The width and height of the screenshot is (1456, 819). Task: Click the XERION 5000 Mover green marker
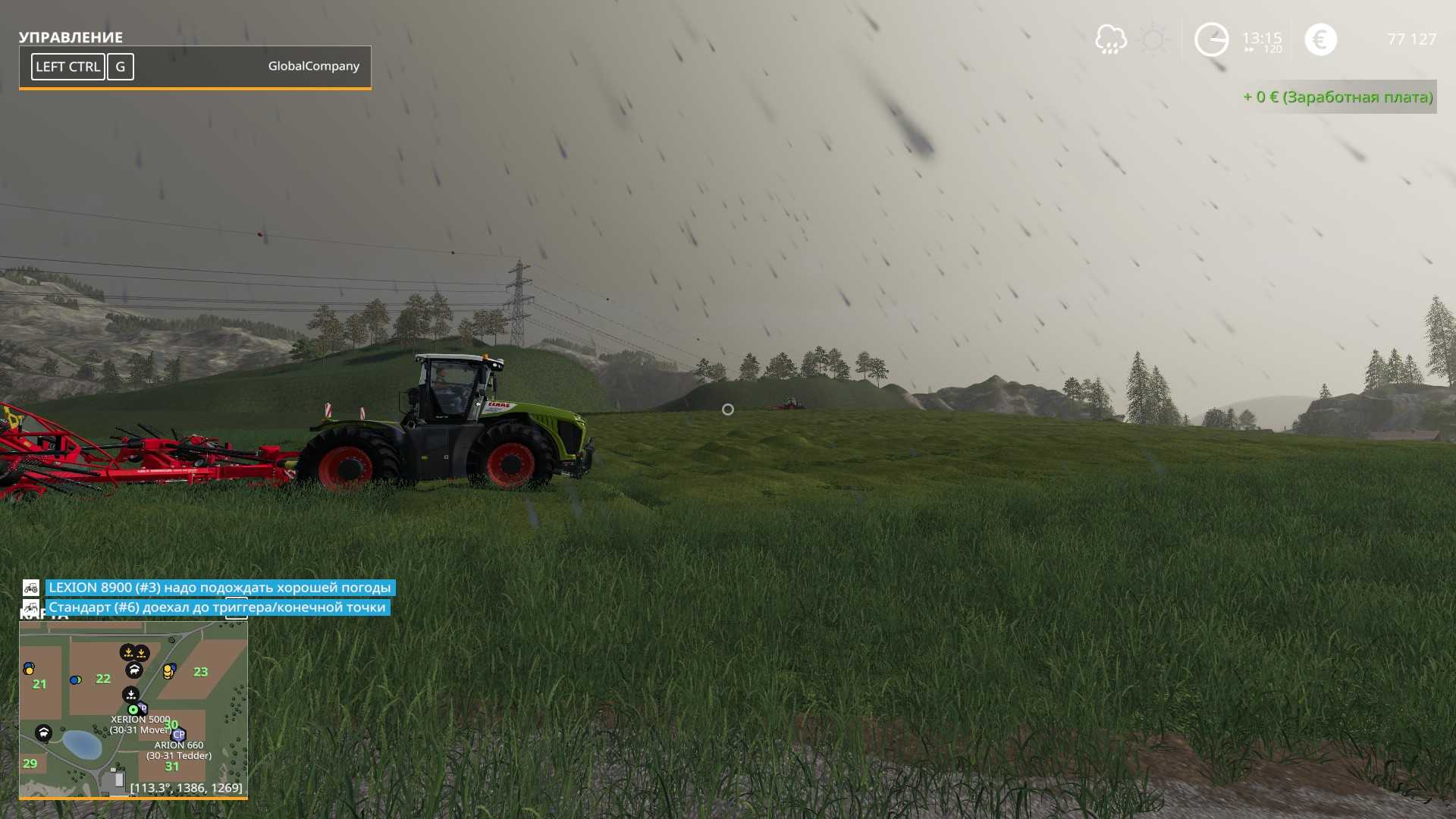tap(133, 710)
